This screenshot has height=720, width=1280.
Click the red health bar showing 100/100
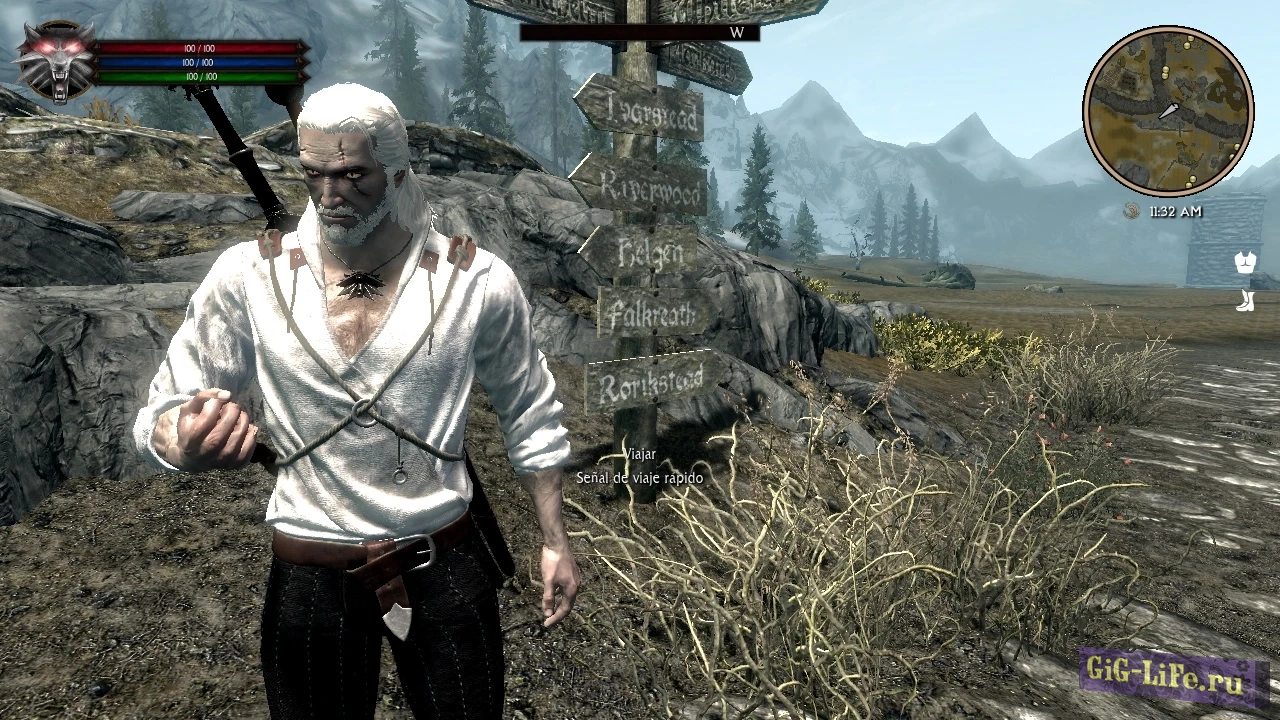click(200, 47)
